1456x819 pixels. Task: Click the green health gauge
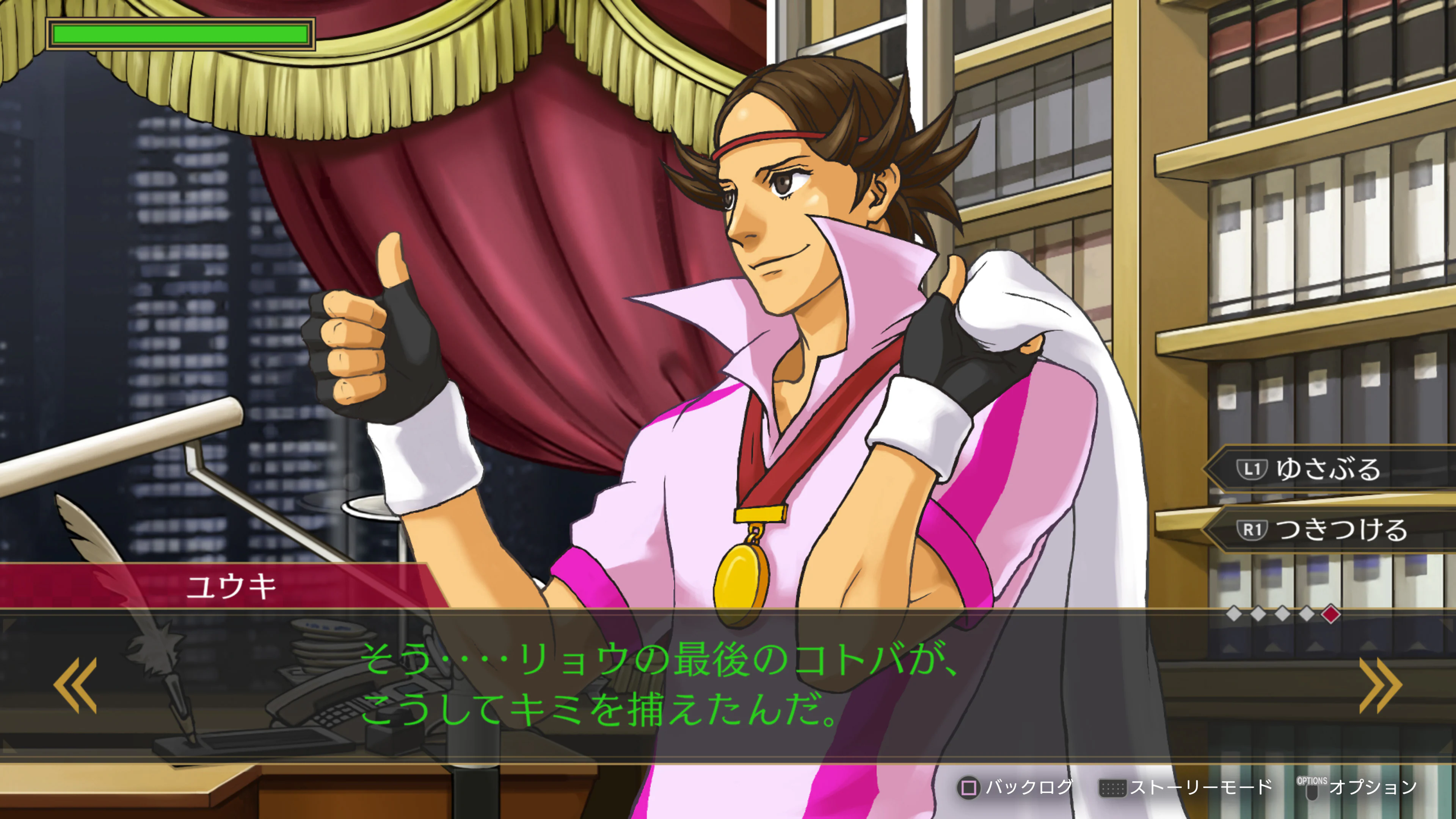(181, 35)
